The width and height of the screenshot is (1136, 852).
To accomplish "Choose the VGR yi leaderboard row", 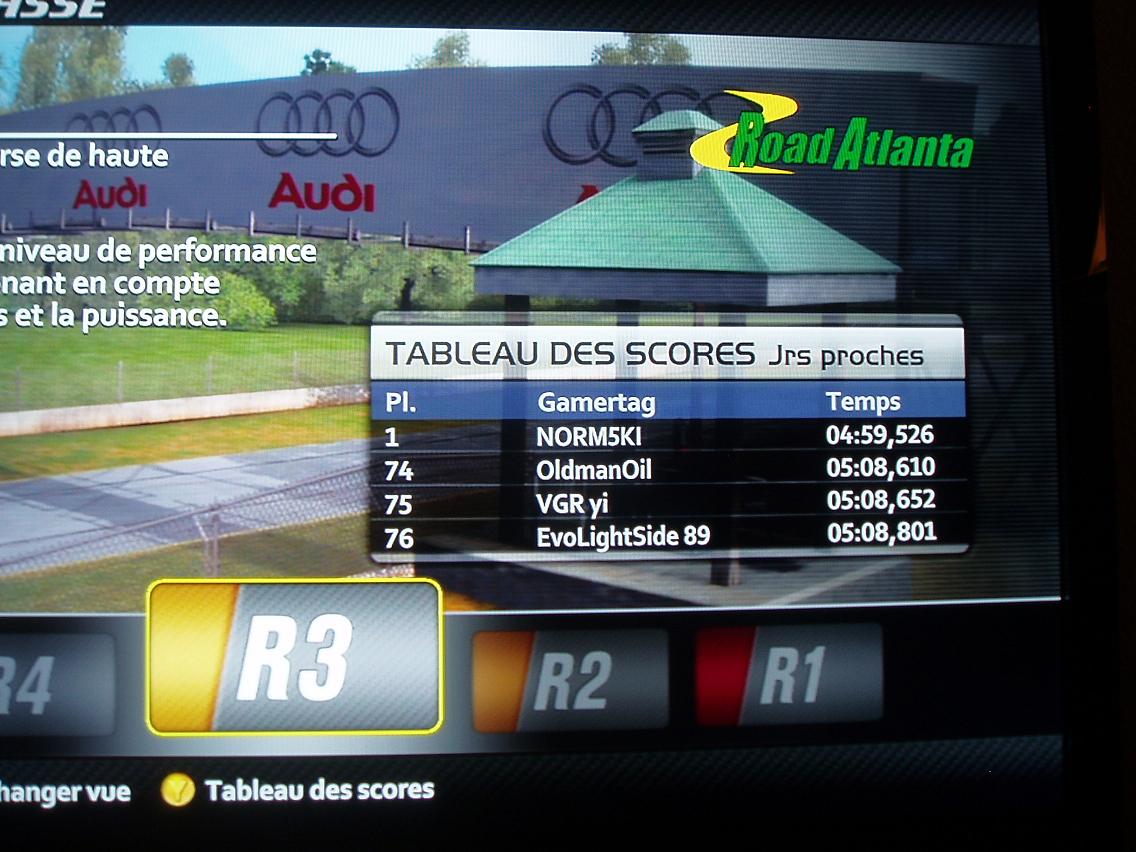I will [665, 502].
